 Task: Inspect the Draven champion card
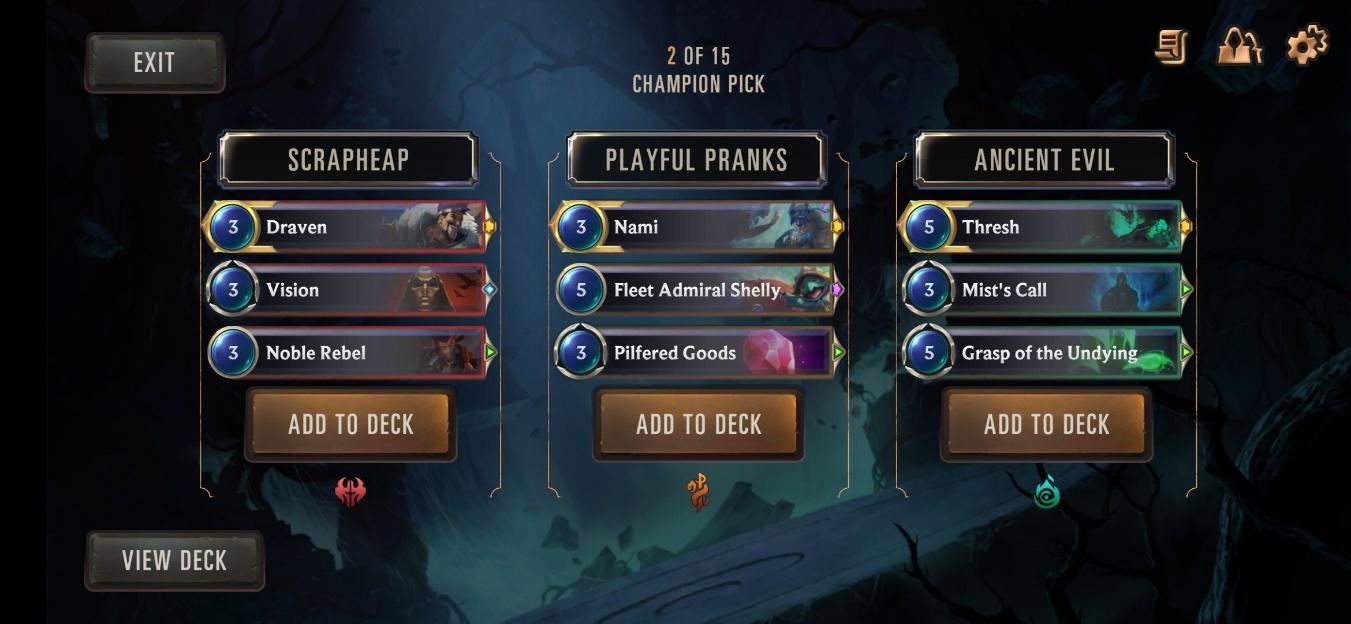click(348, 227)
